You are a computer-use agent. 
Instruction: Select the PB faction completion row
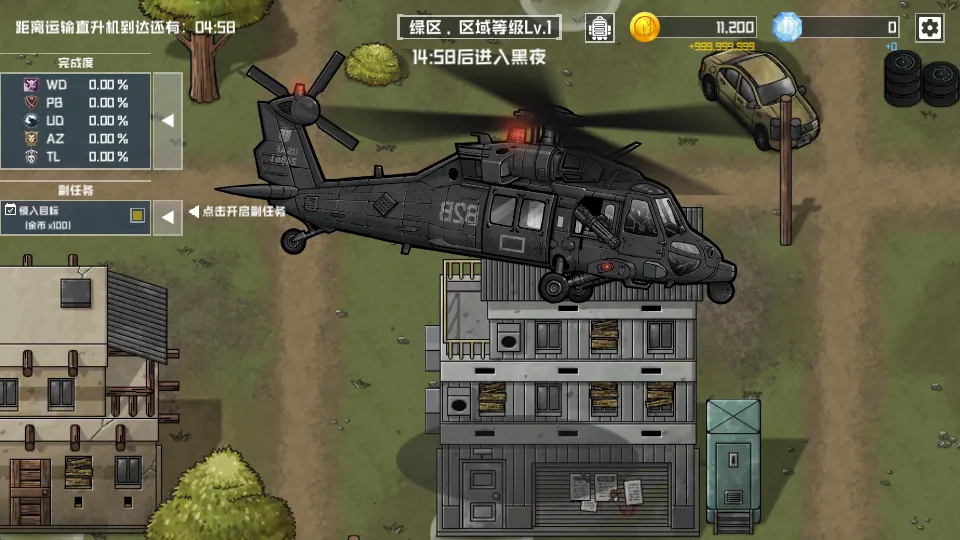tap(76, 103)
